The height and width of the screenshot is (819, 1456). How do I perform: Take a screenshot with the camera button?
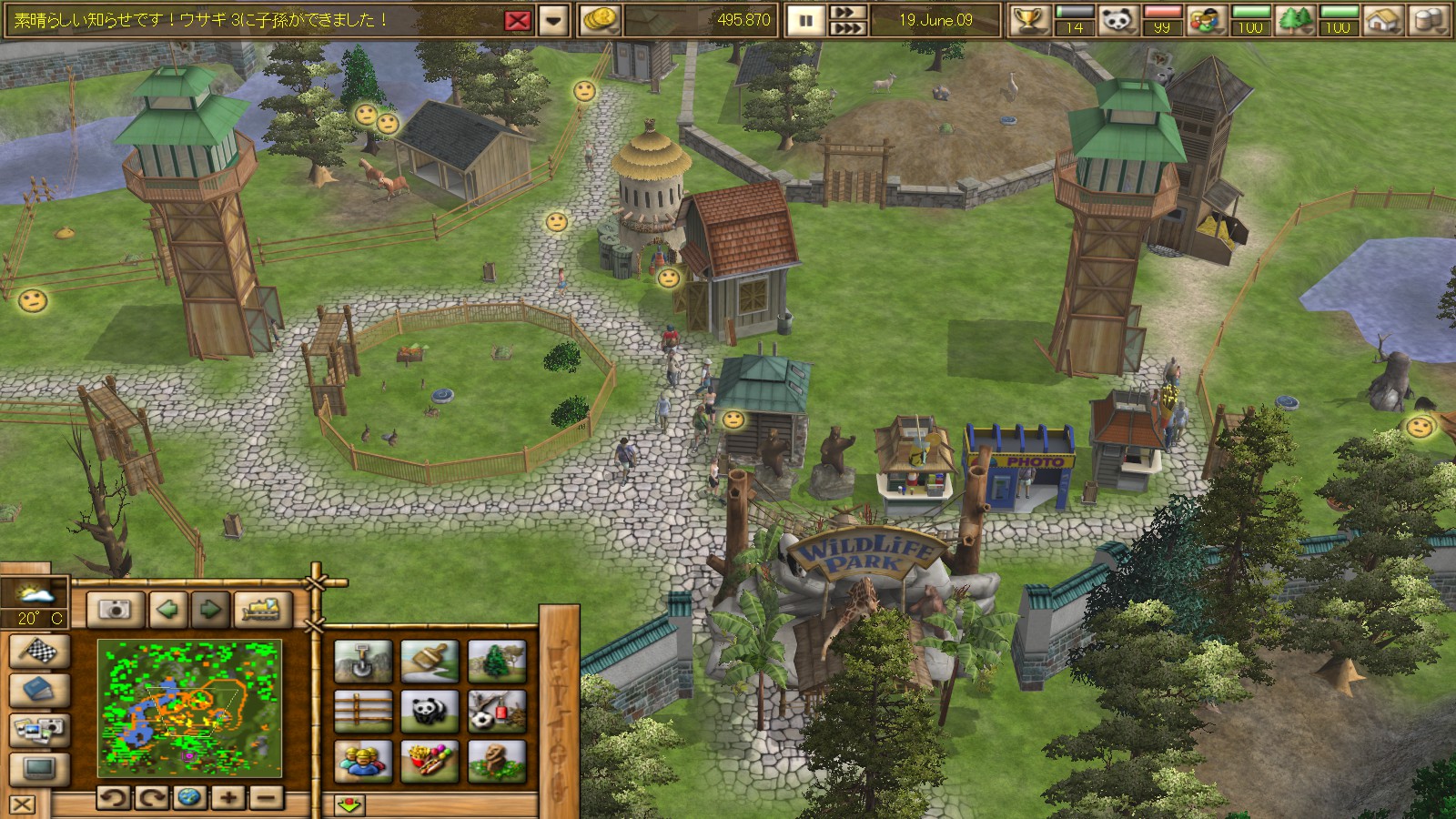pos(116,609)
